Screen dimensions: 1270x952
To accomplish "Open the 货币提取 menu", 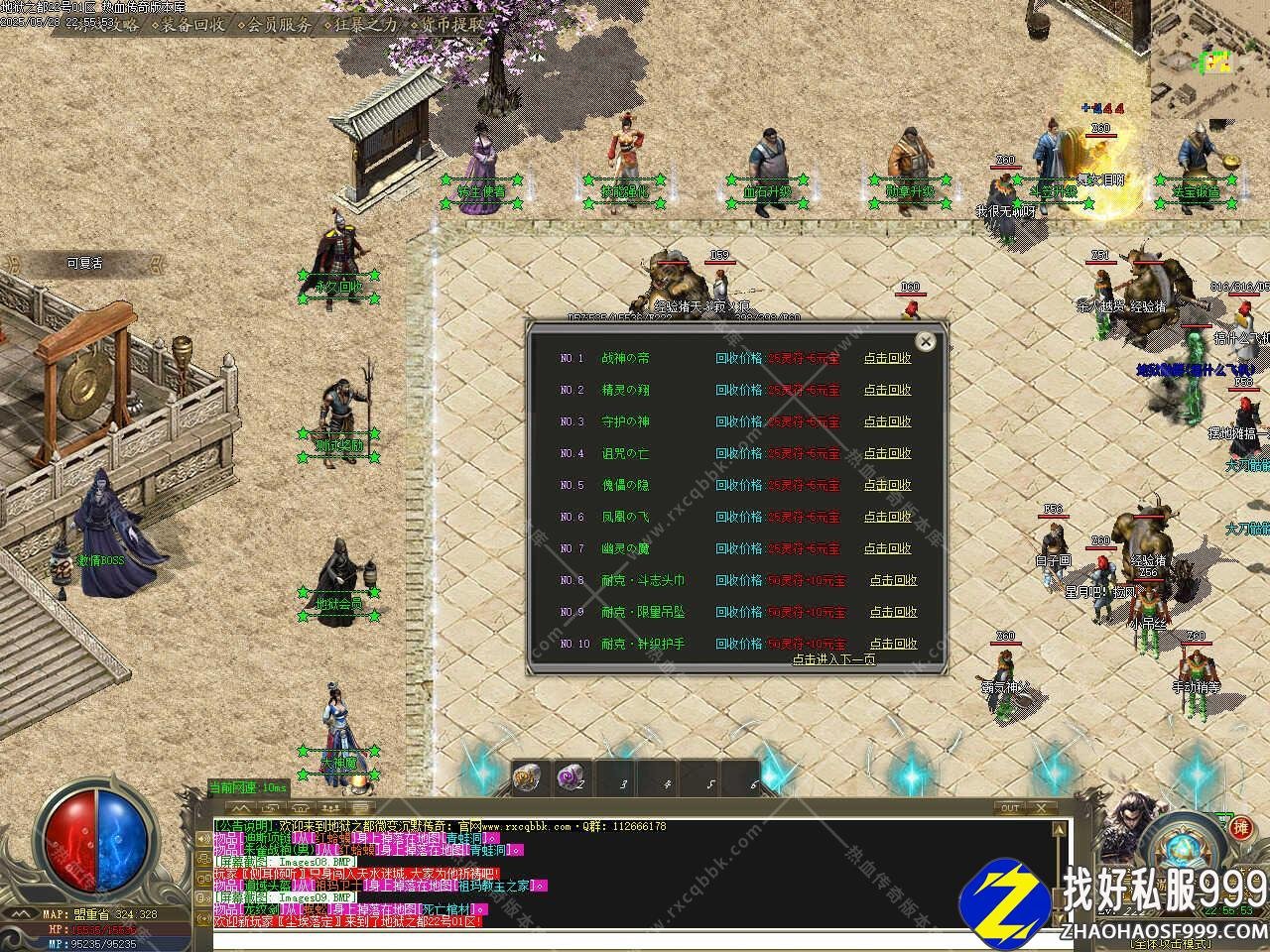I will [451, 25].
